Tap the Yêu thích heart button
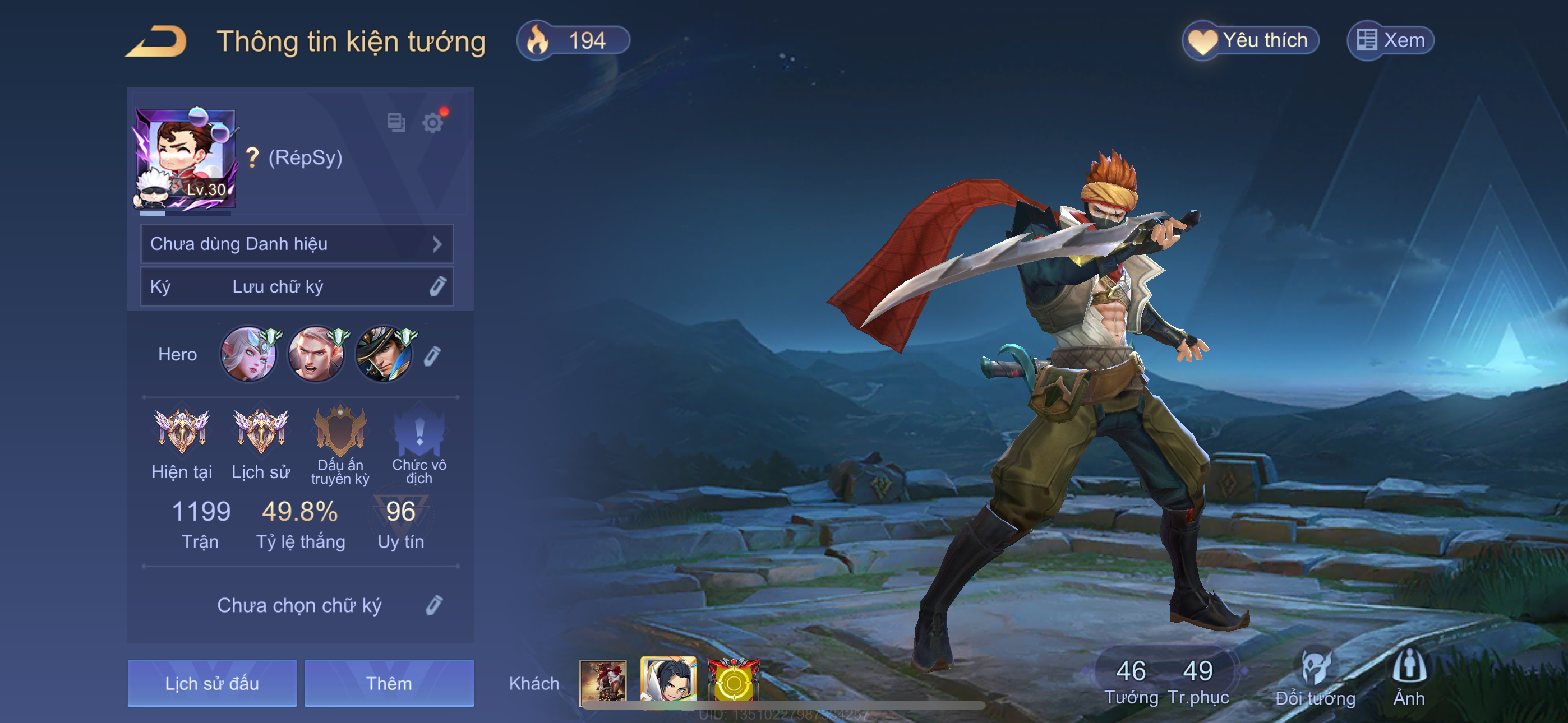This screenshot has width=1568, height=723. pyautogui.click(x=1250, y=41)
